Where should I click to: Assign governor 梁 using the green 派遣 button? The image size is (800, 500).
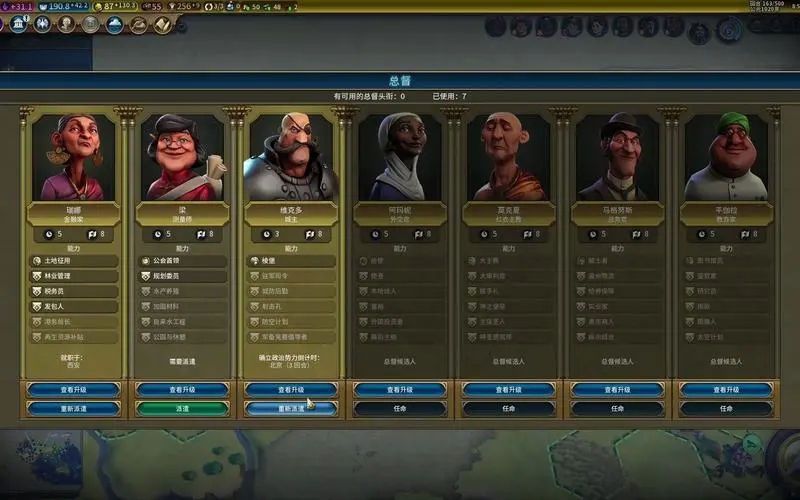point(182,408)
